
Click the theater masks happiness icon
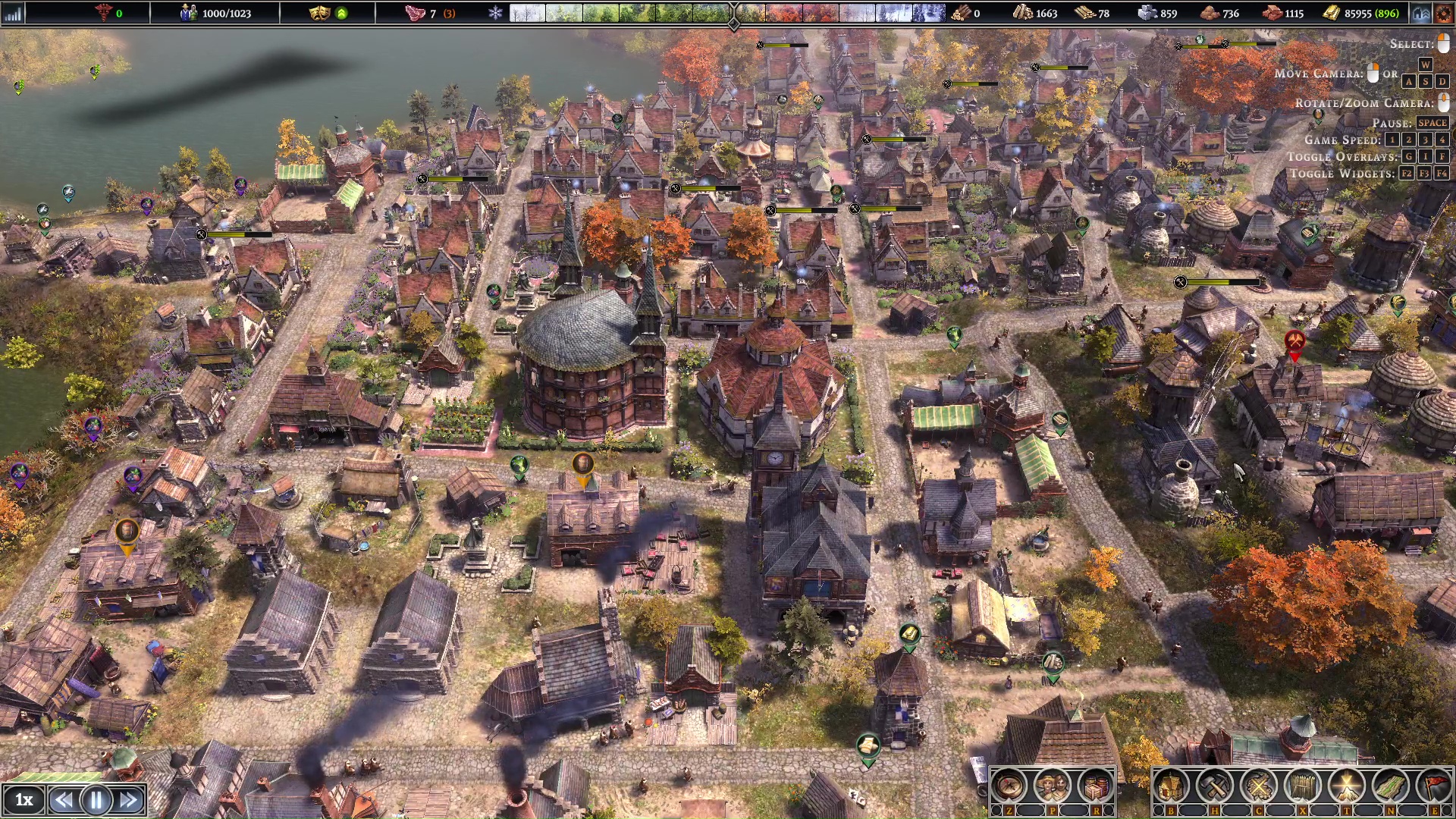pos(319,13)
